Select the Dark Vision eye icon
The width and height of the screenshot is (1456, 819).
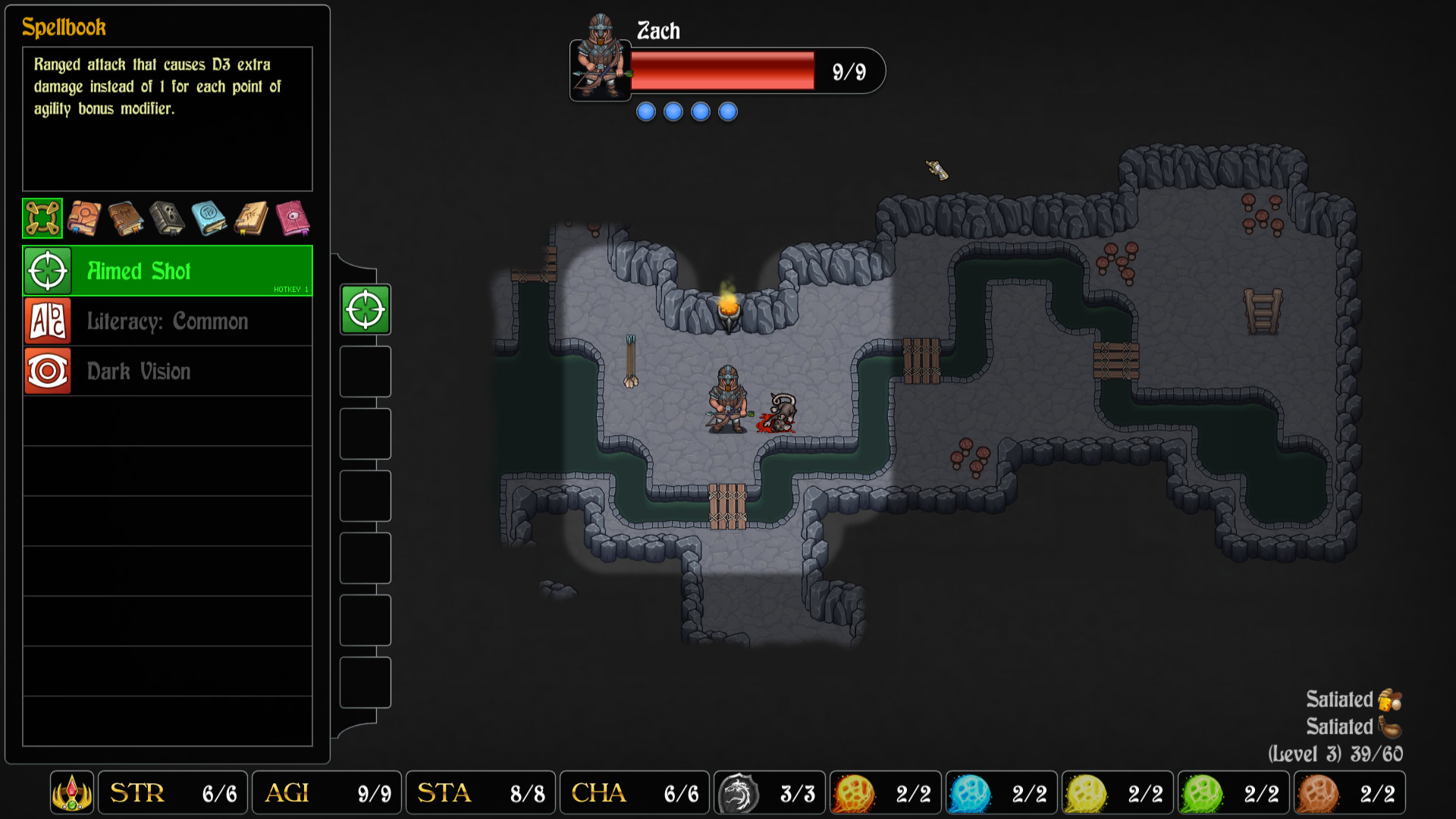click(46, 371)
